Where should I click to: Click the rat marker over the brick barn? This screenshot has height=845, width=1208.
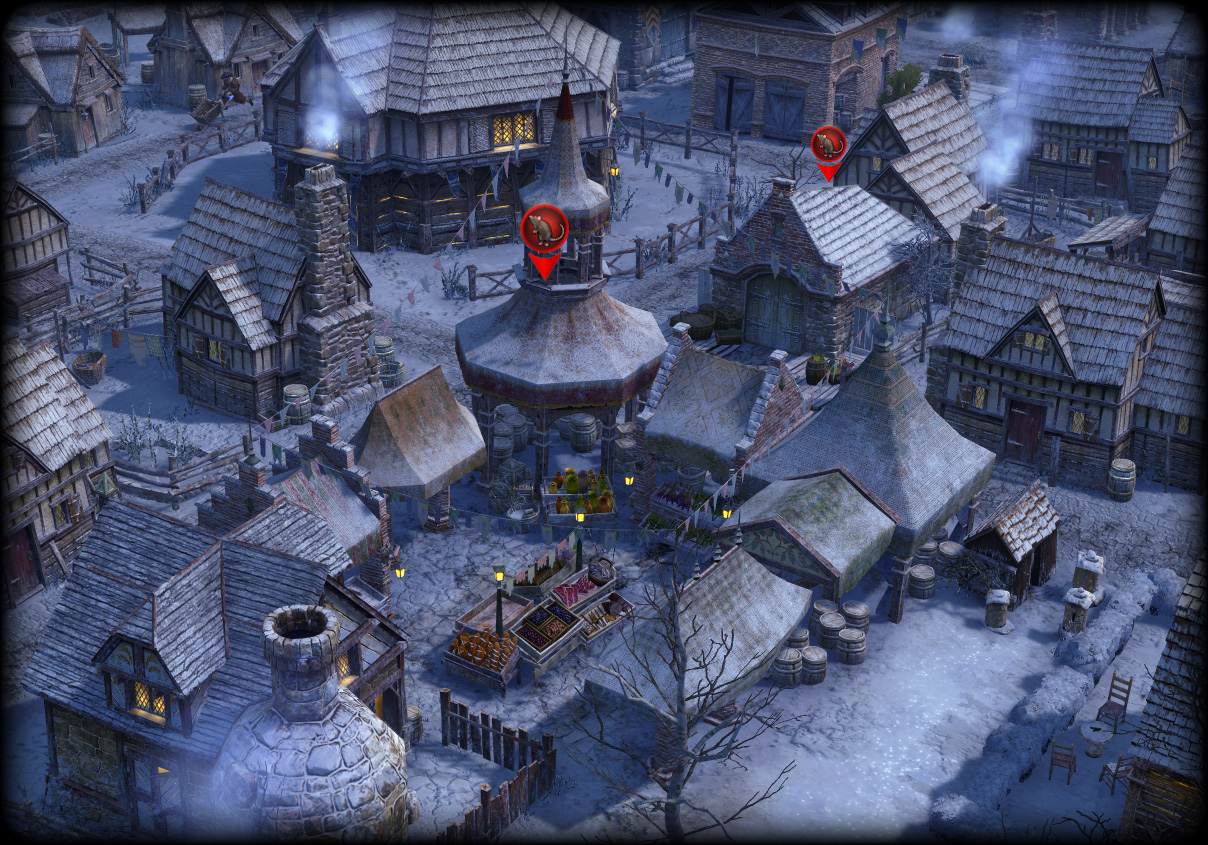click(x=828, y=146)
